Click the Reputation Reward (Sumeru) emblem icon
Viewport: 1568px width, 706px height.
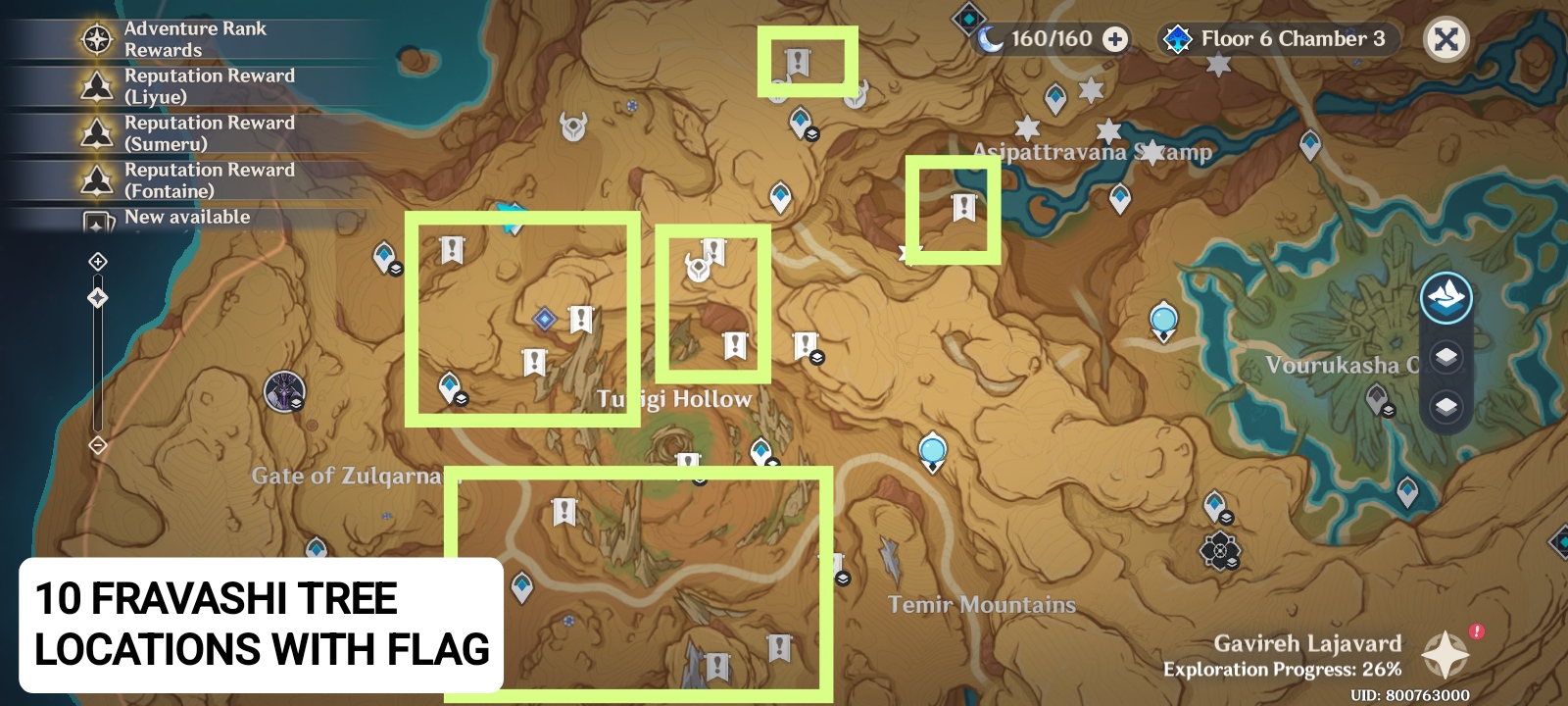point(96,132)
